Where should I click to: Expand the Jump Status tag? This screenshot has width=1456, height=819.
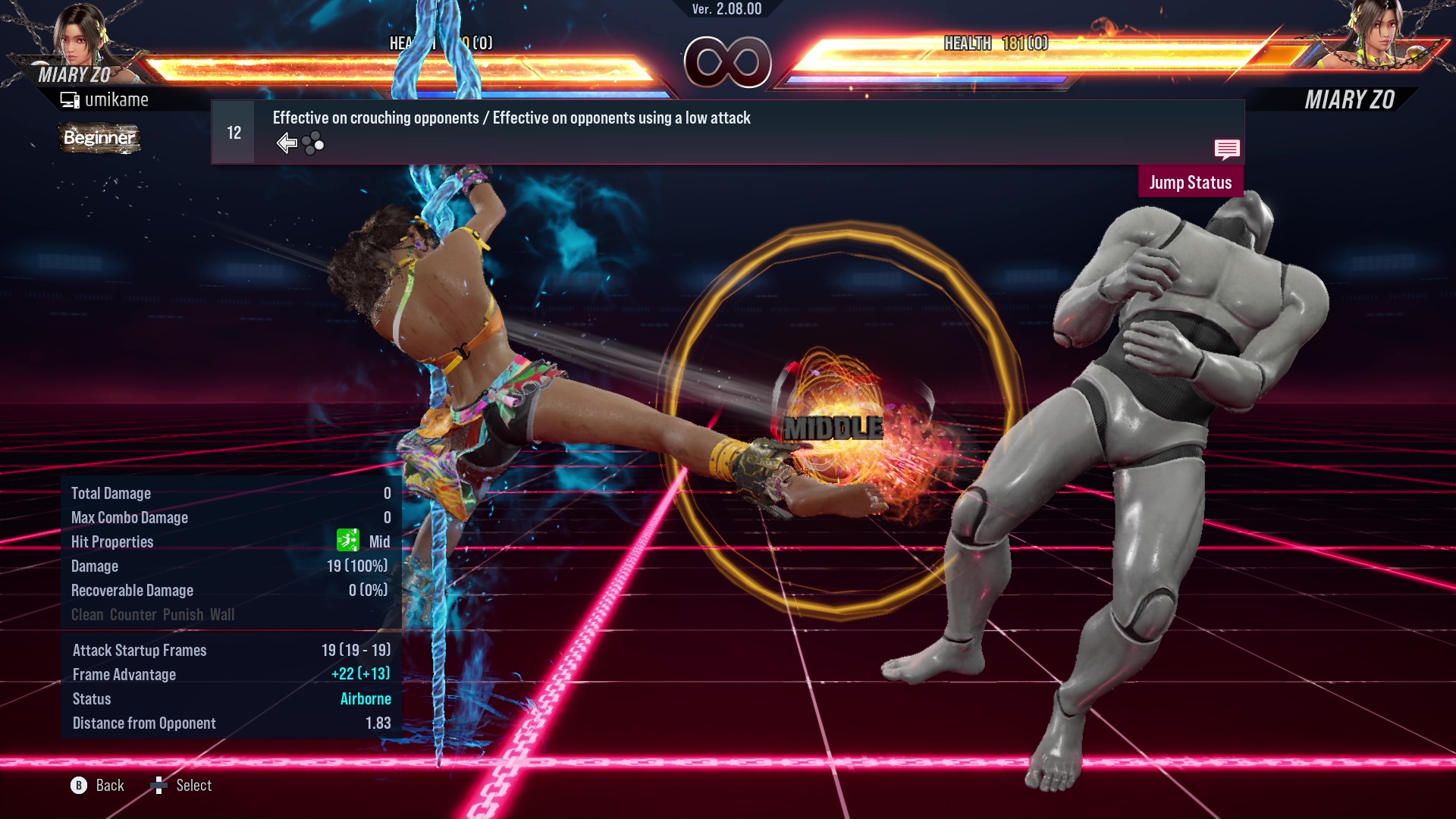(1190, 182)
